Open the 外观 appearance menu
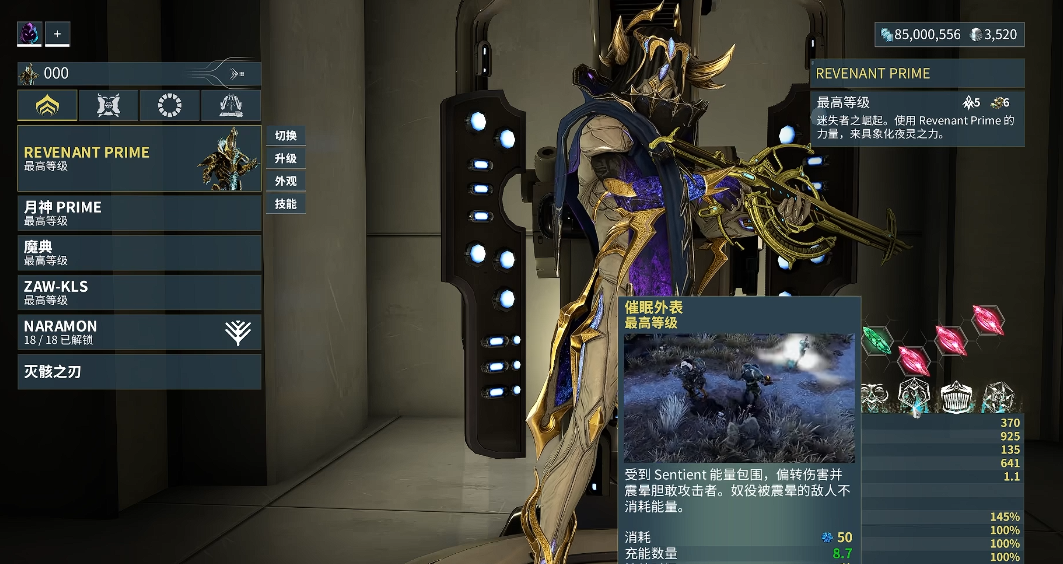 [286, 182]
